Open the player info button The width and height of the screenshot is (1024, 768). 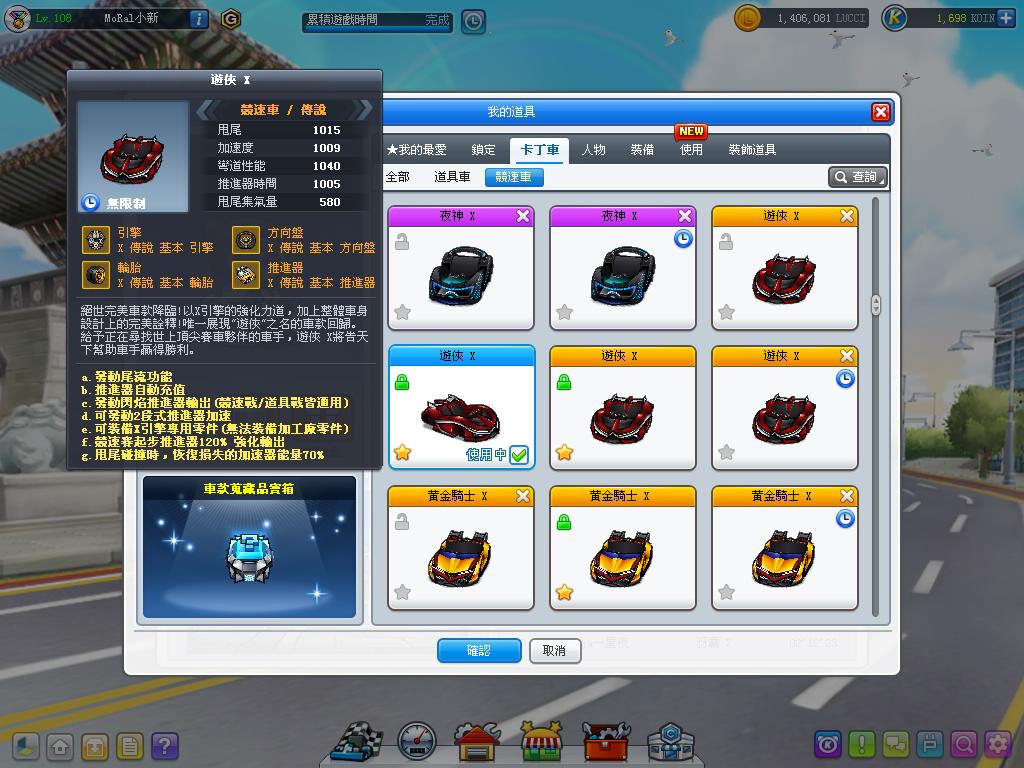pyautogui.click(x=198, y=18)
